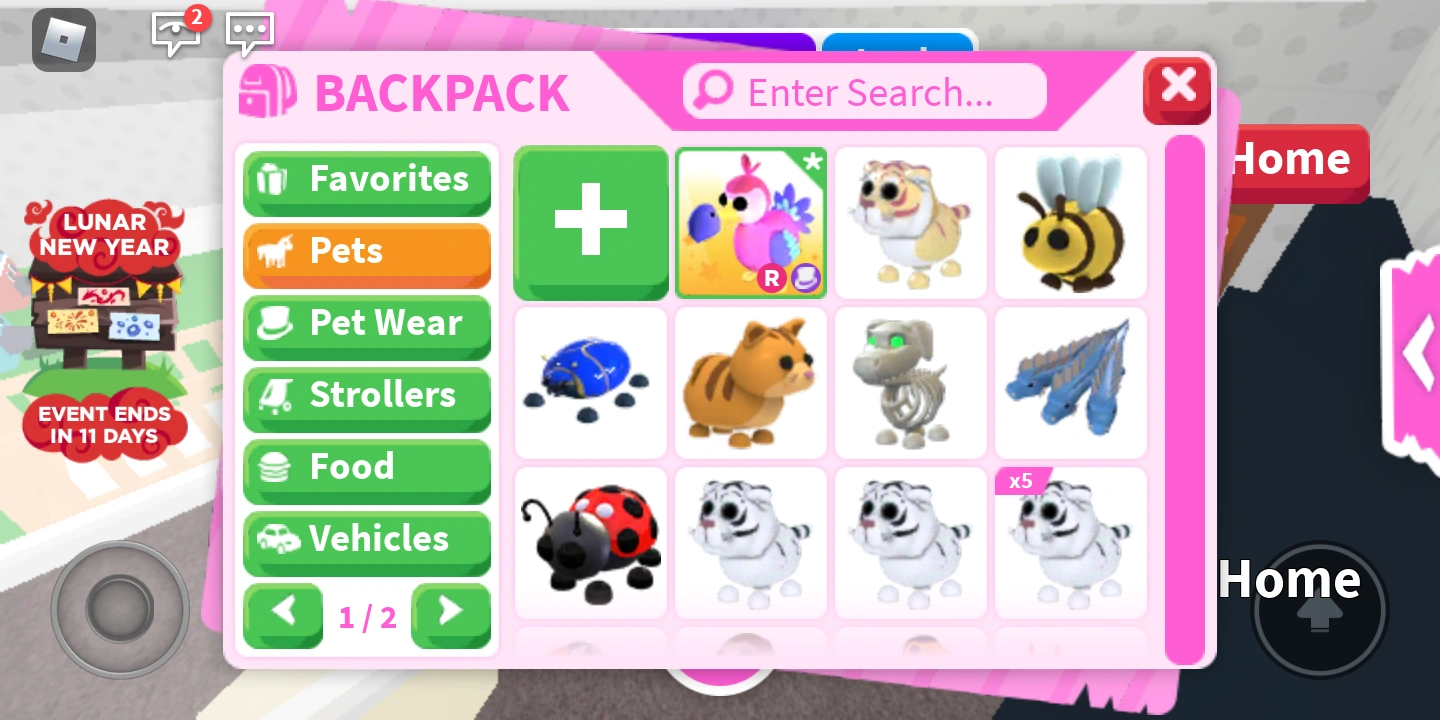Click the Enter Search field
1440x720 pixels.
(x=864, y=91)
